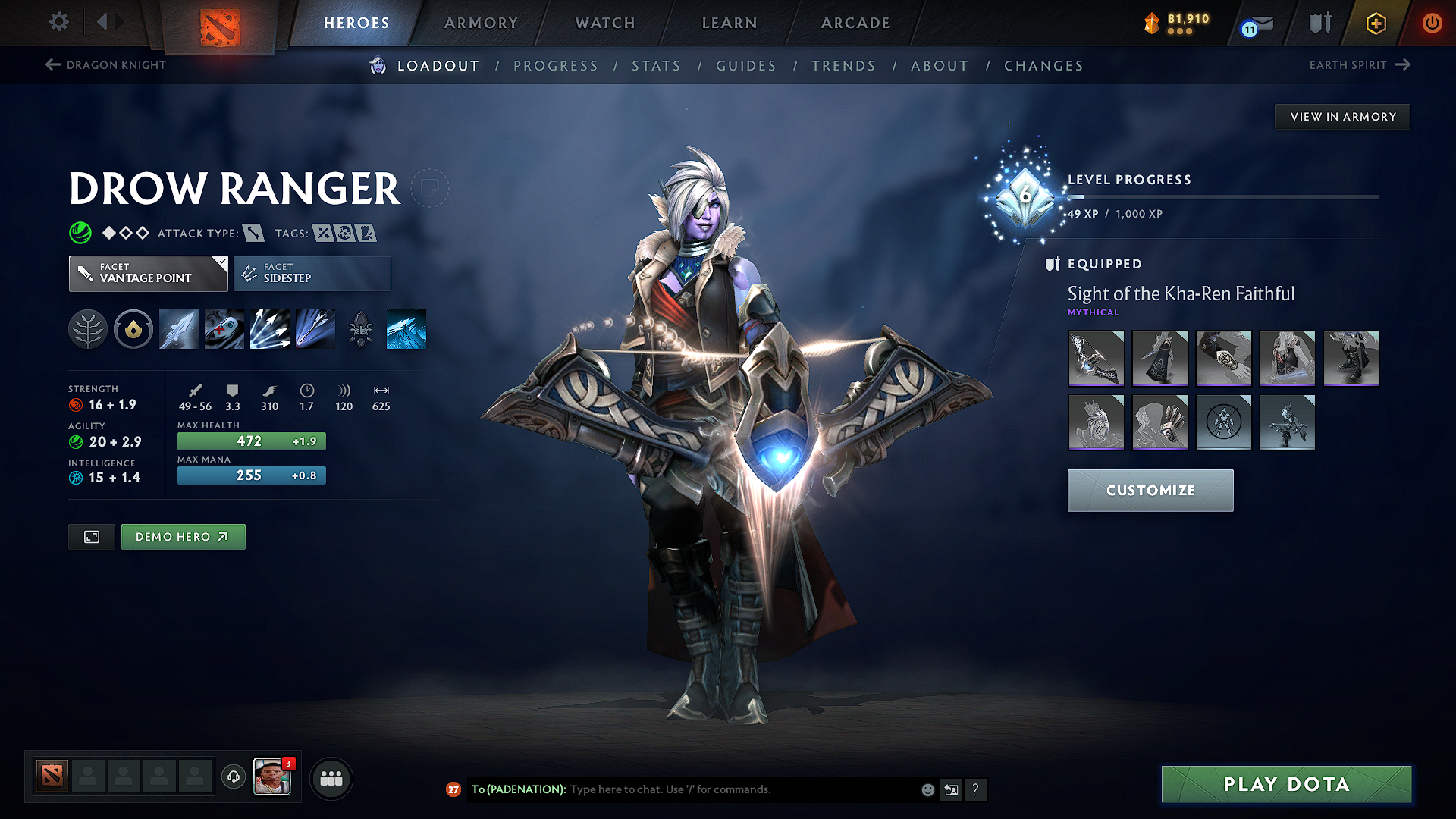The width and height of the screenshot is (1456, 819).
Task: Switch to the Armory tab
Action: coord(480,23)
